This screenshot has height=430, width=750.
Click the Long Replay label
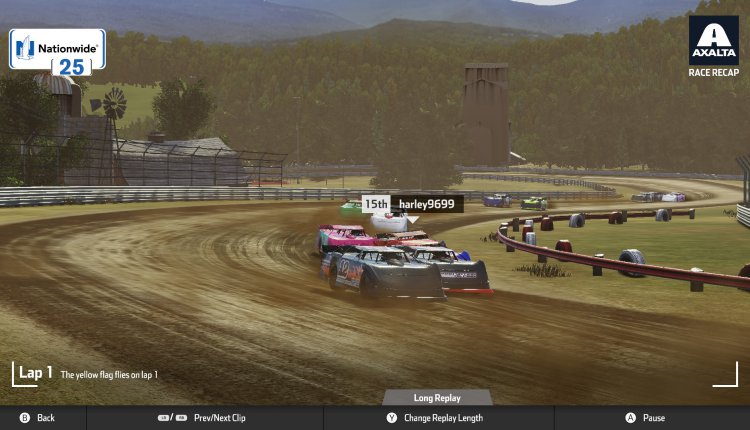(437, 398)
